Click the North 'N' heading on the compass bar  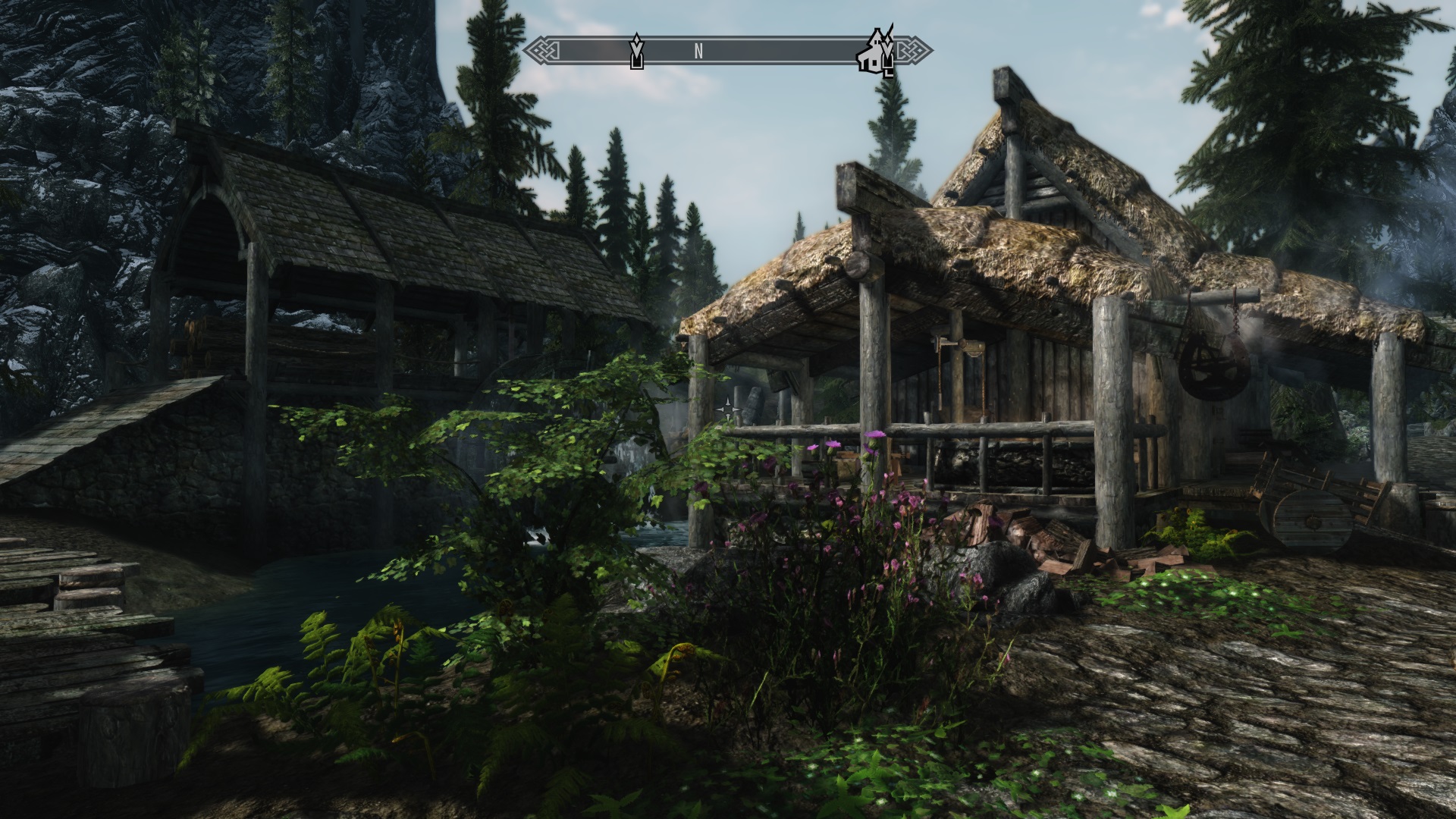698,52
